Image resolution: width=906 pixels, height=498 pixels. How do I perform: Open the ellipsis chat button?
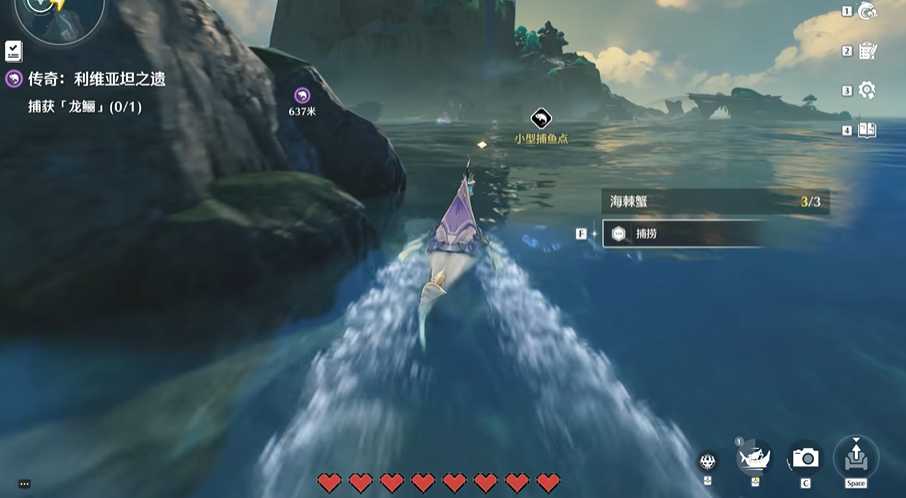coord(24,484)
